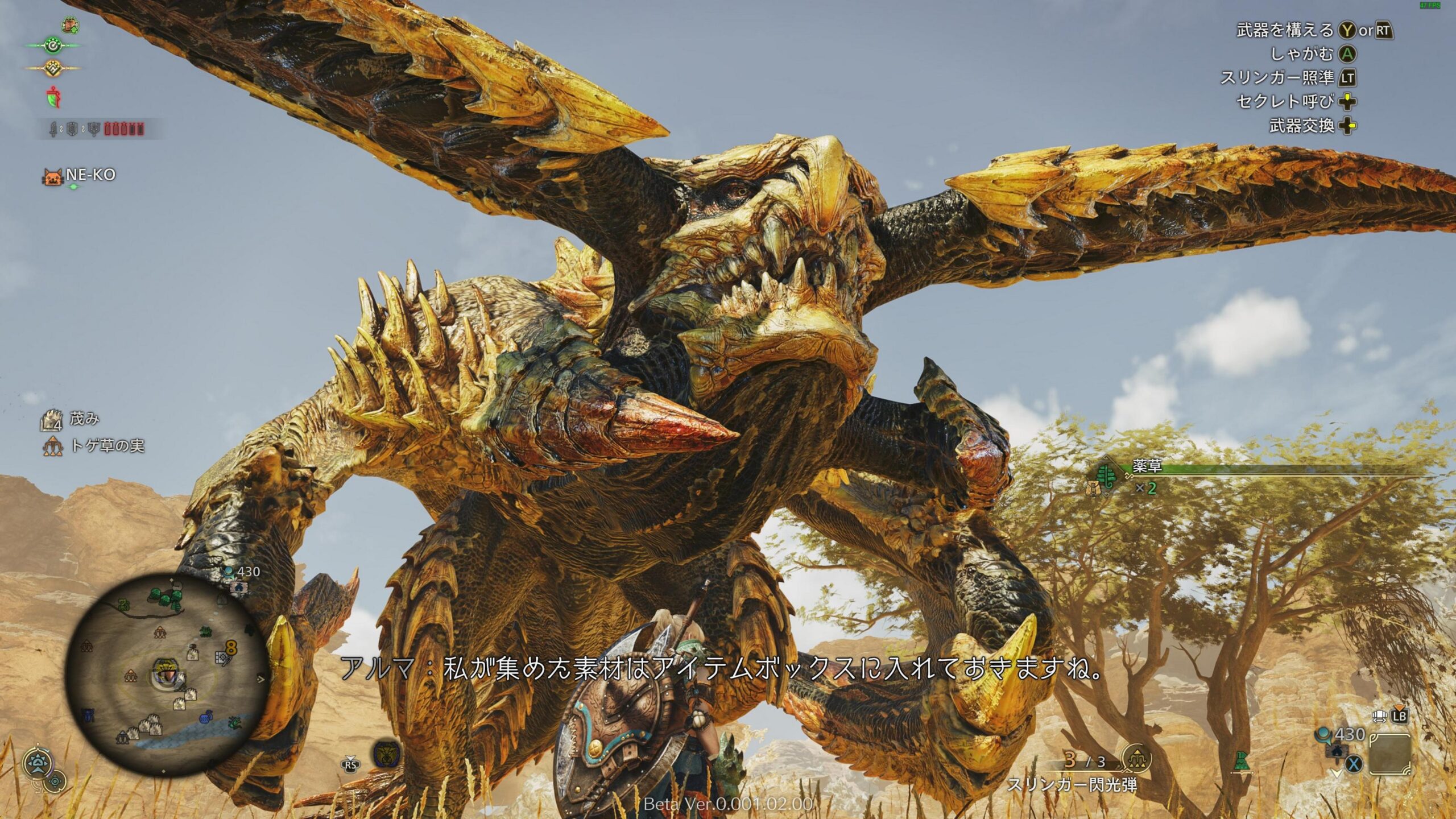Click the target monster icon near the RS prompt

386,755
